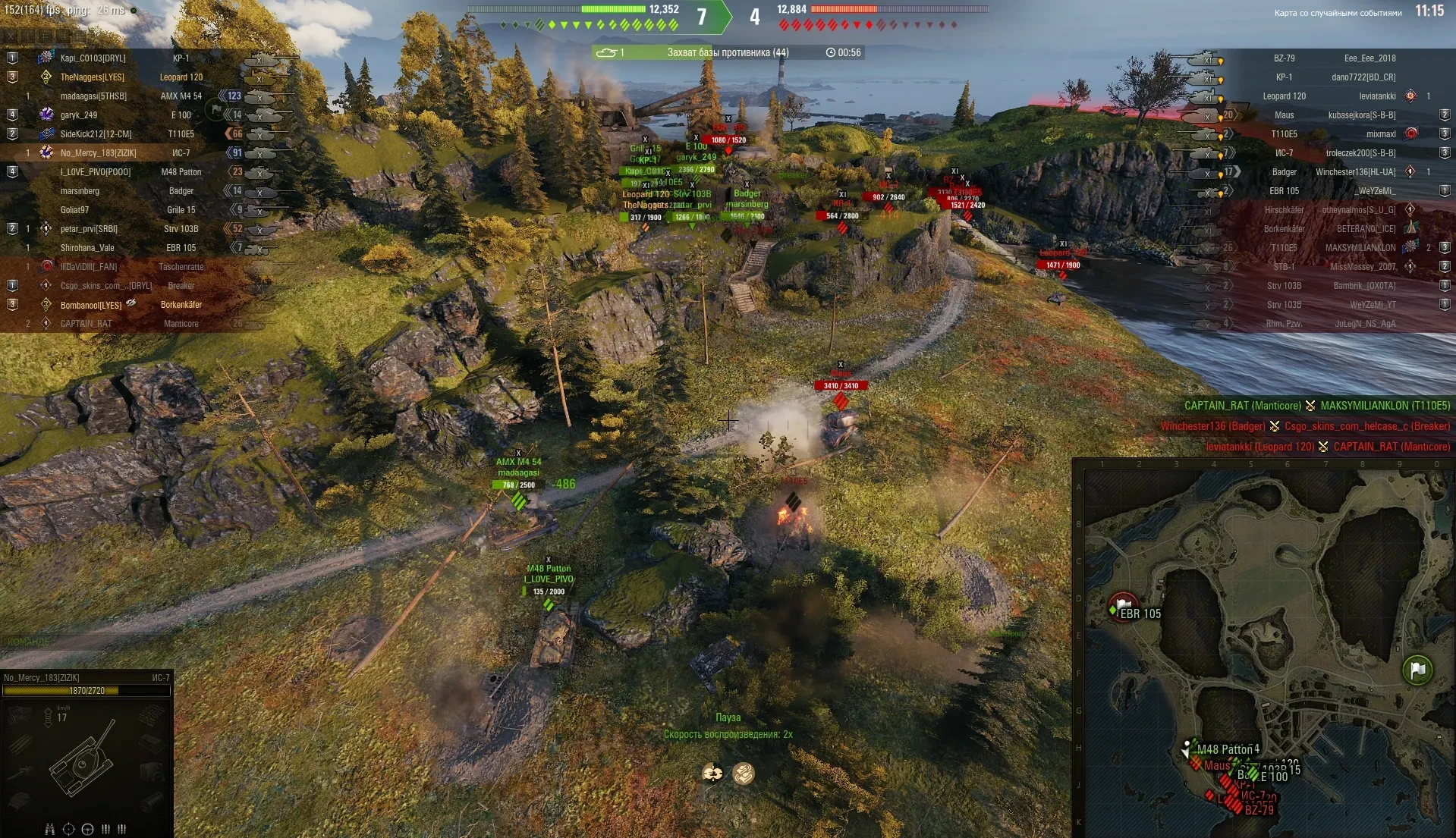Screen dimensions: 1456x838
Task: Click the binoculars icon in damage panel
Action: tap(50, 829)
